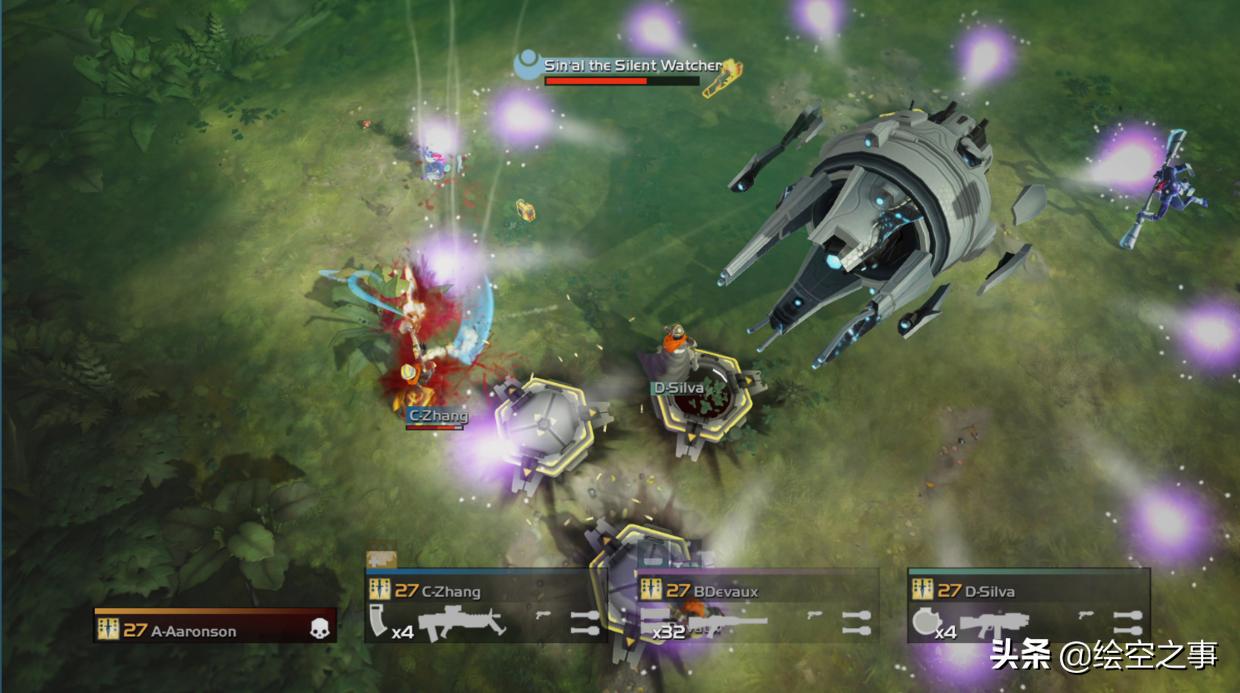Select BDevaux's primary rifle icon

click(x=728, y=625)
